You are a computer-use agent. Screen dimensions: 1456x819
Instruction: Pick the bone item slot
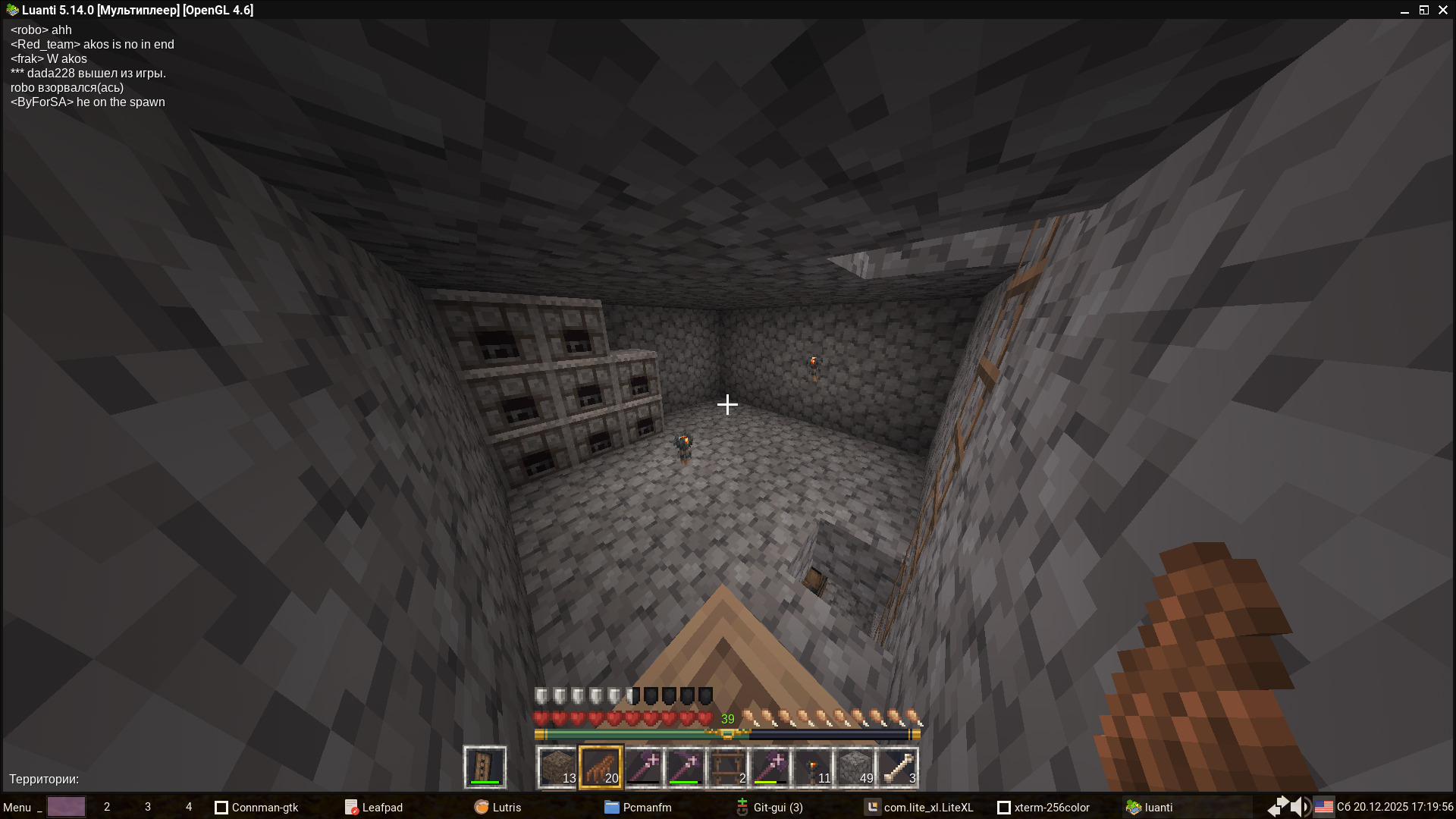[898, 767]
